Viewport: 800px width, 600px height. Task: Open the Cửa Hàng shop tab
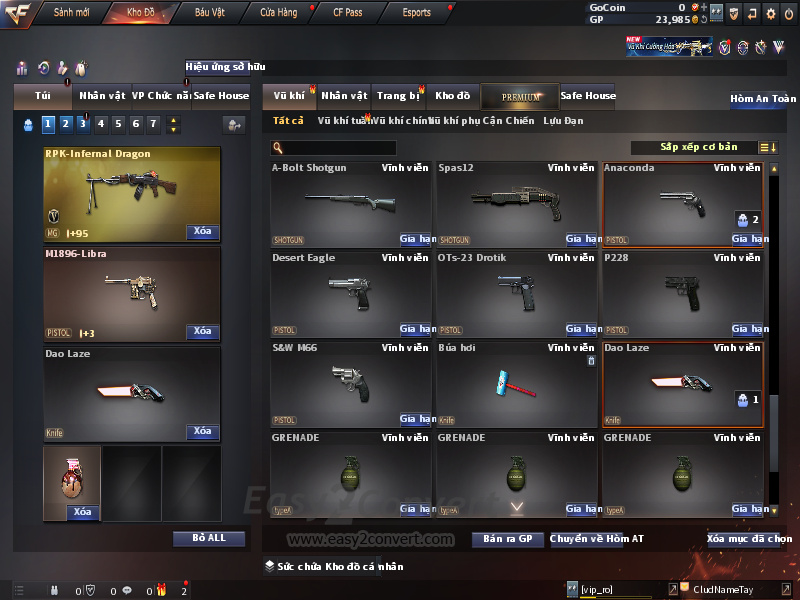click(278, 13)
